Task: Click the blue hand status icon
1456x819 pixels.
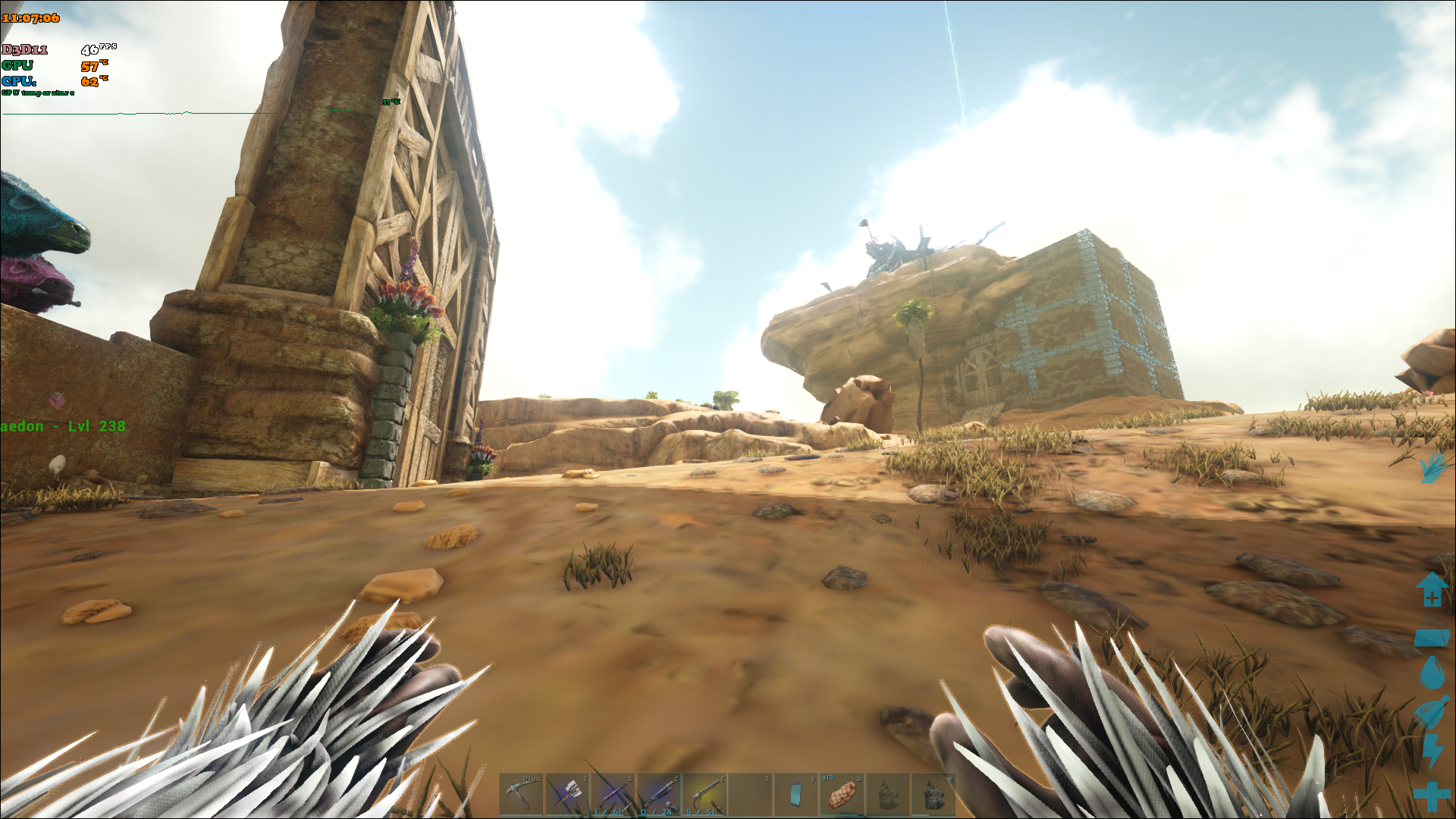Action: point(1432,467)
